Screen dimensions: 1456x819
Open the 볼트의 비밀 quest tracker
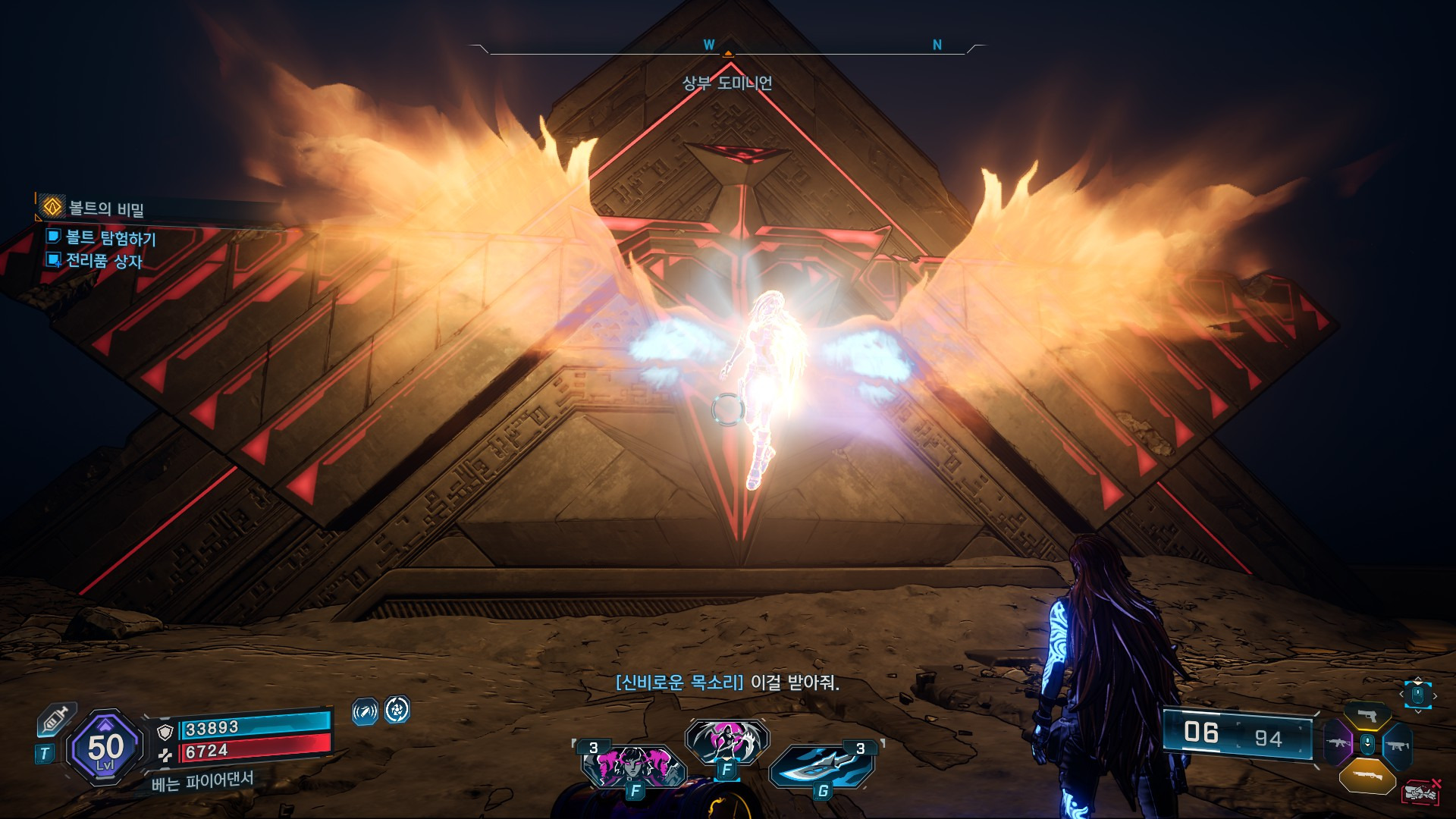pos(105,208)
